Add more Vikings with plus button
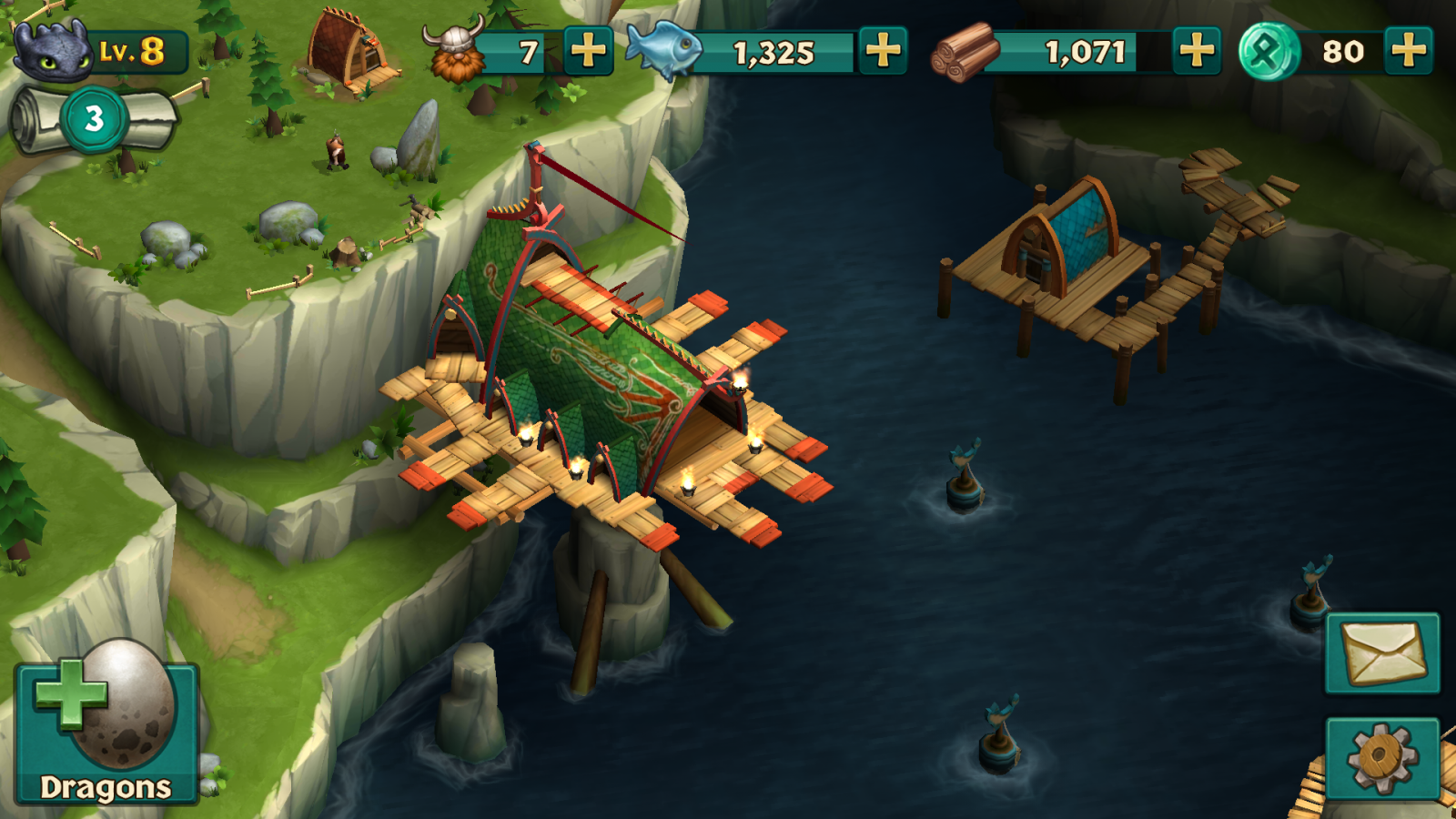The height and width of the screenshot is (819, 1456). pos(588,51)
